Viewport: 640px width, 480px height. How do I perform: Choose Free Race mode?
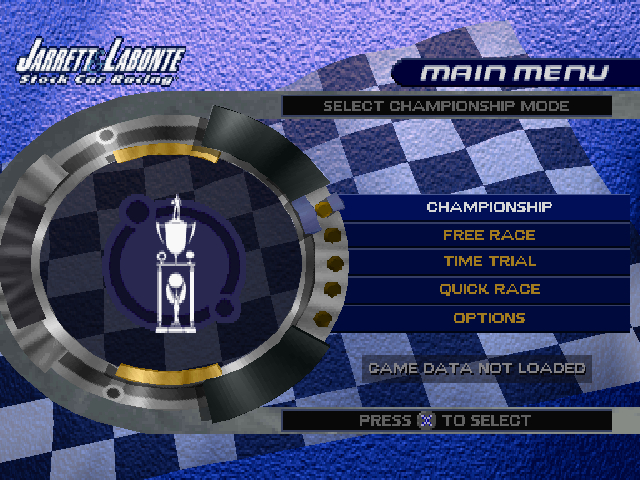489,236
